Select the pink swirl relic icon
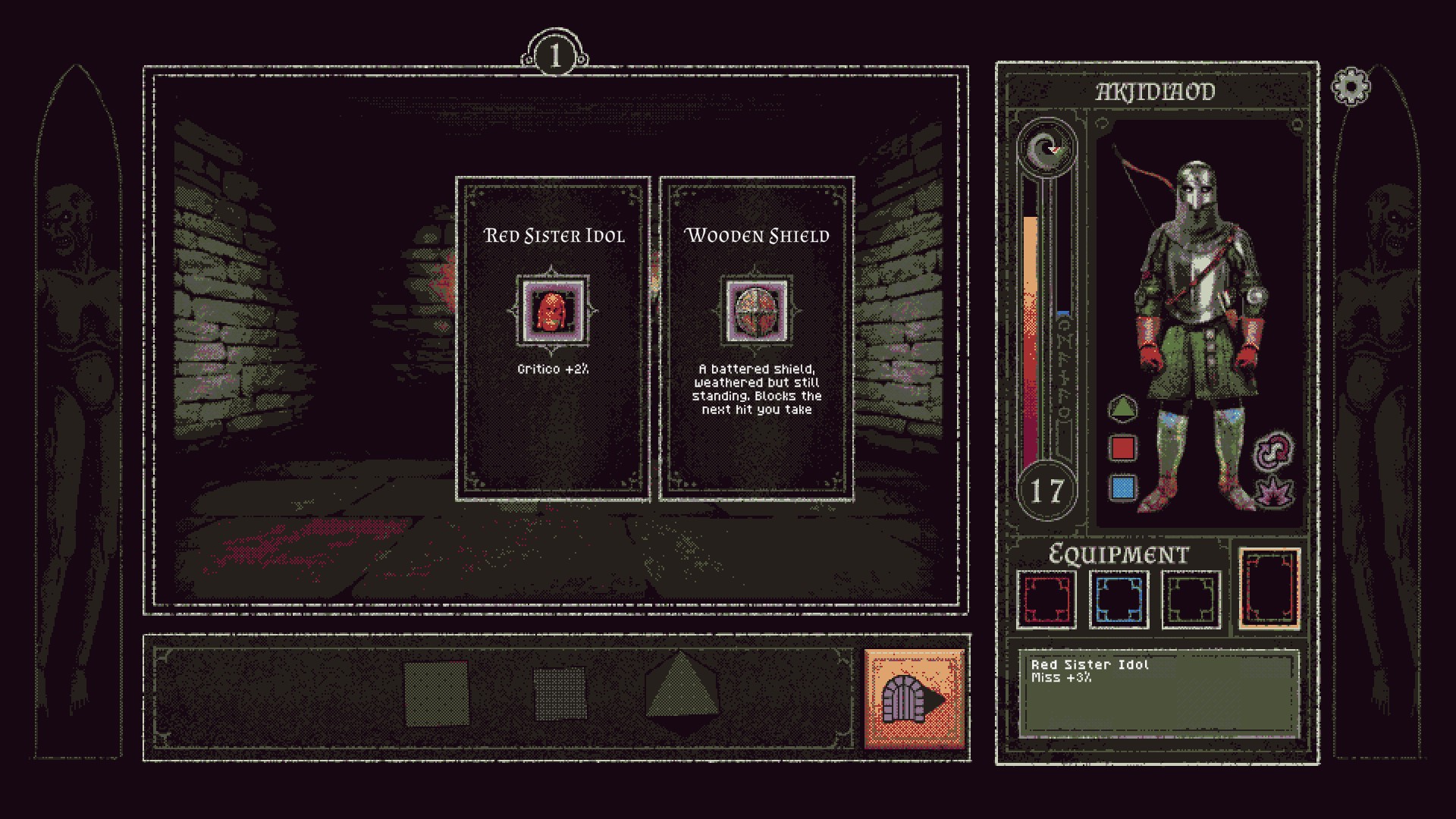 tap(1274, 450)
